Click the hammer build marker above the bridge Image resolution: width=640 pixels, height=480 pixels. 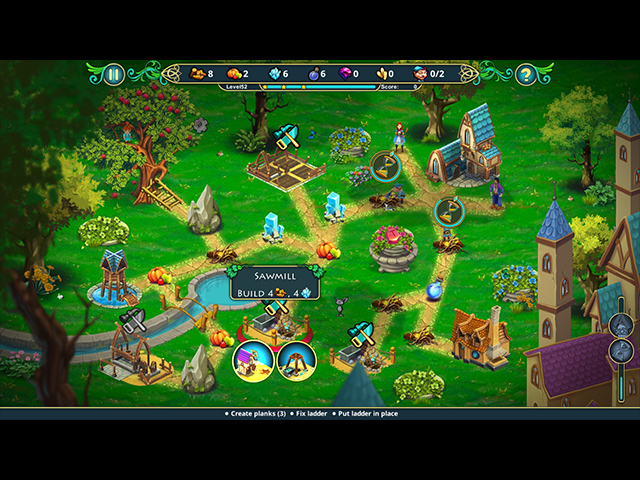click(x=133, y=321)
